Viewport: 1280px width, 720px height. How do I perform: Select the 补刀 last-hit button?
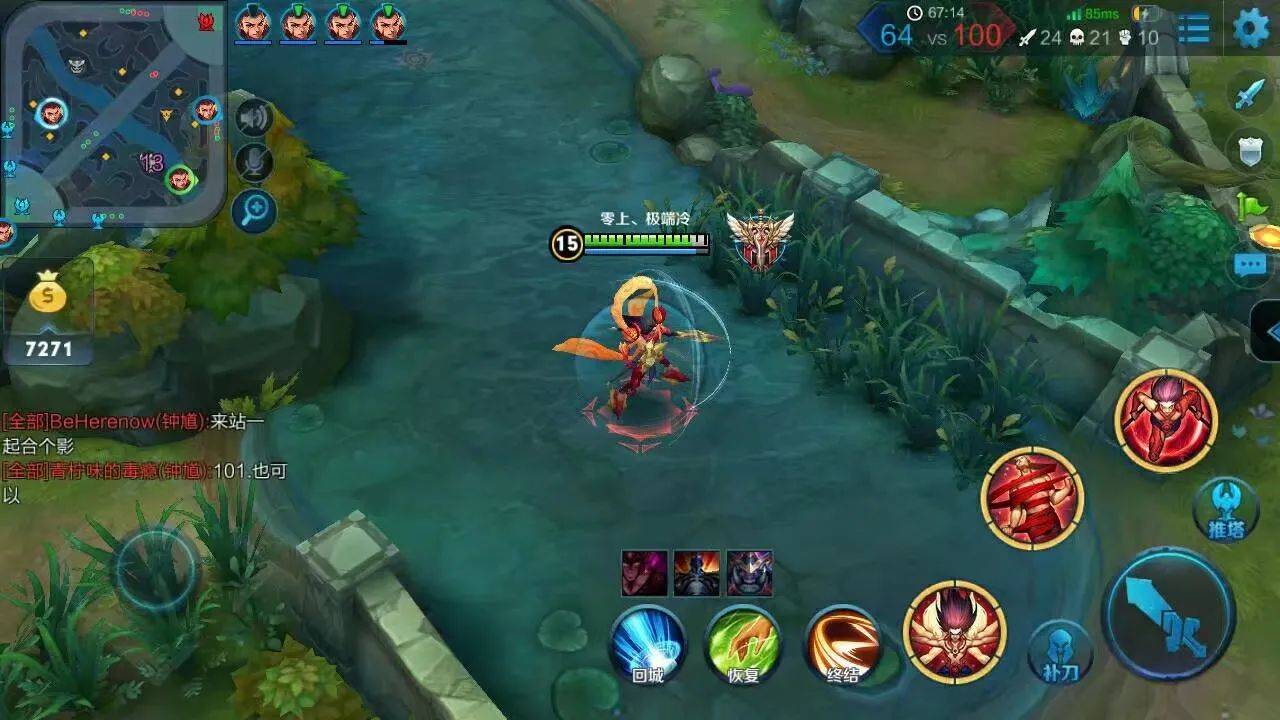pyautogui.click(x=1061, y=651)
